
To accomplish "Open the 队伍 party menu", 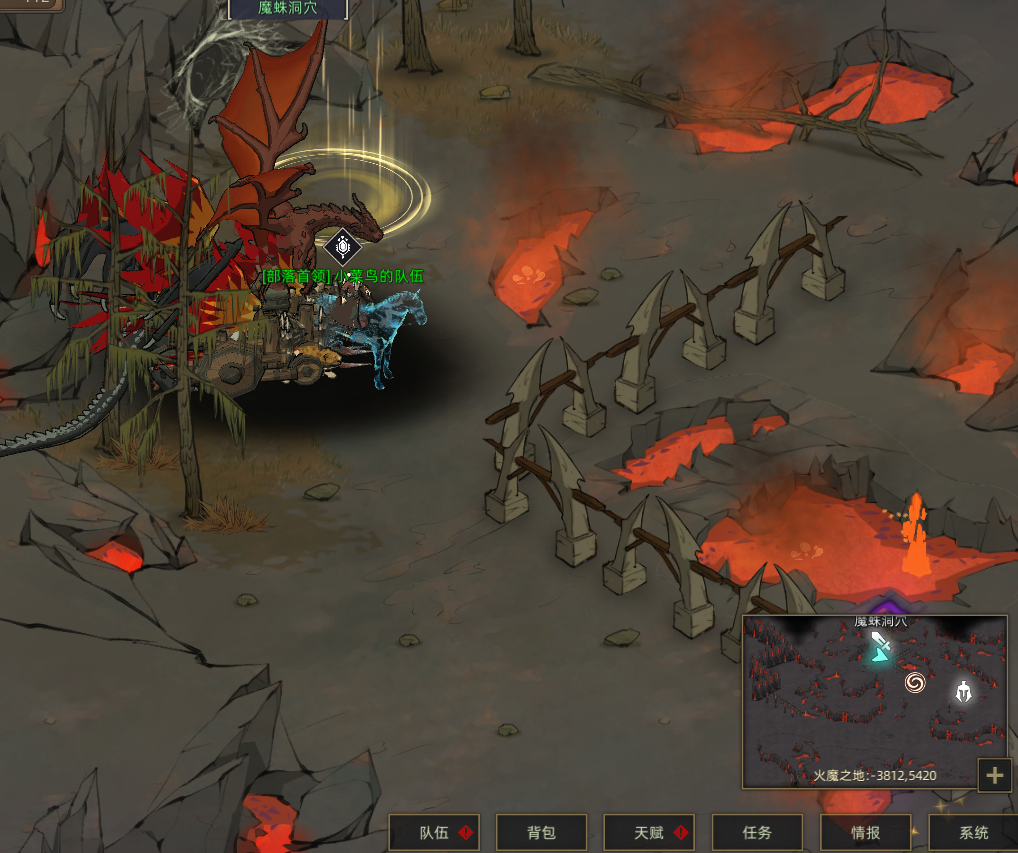I will point(434,832).
